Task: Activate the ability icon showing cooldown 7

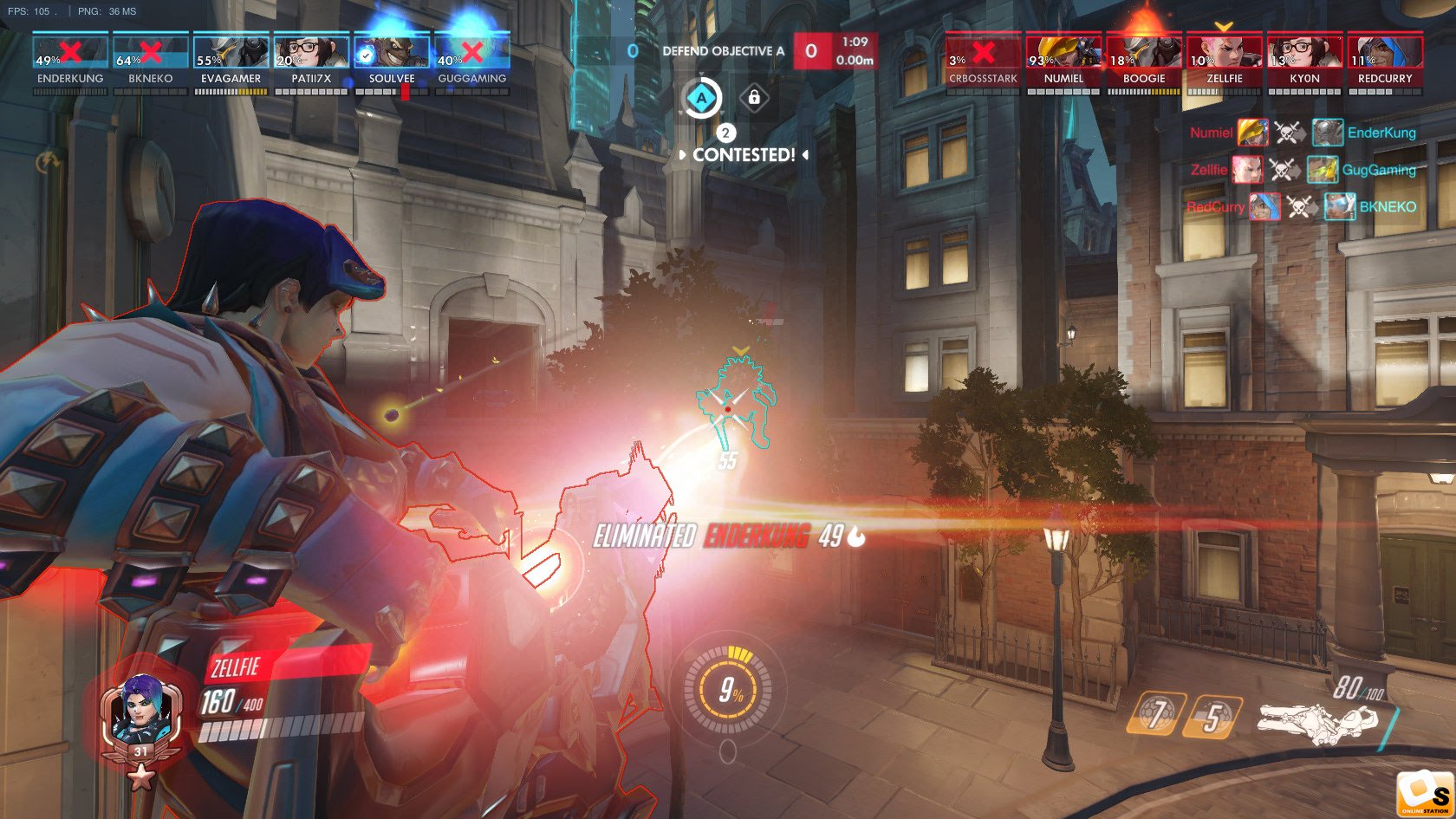Action: [x=1156, y=714]
